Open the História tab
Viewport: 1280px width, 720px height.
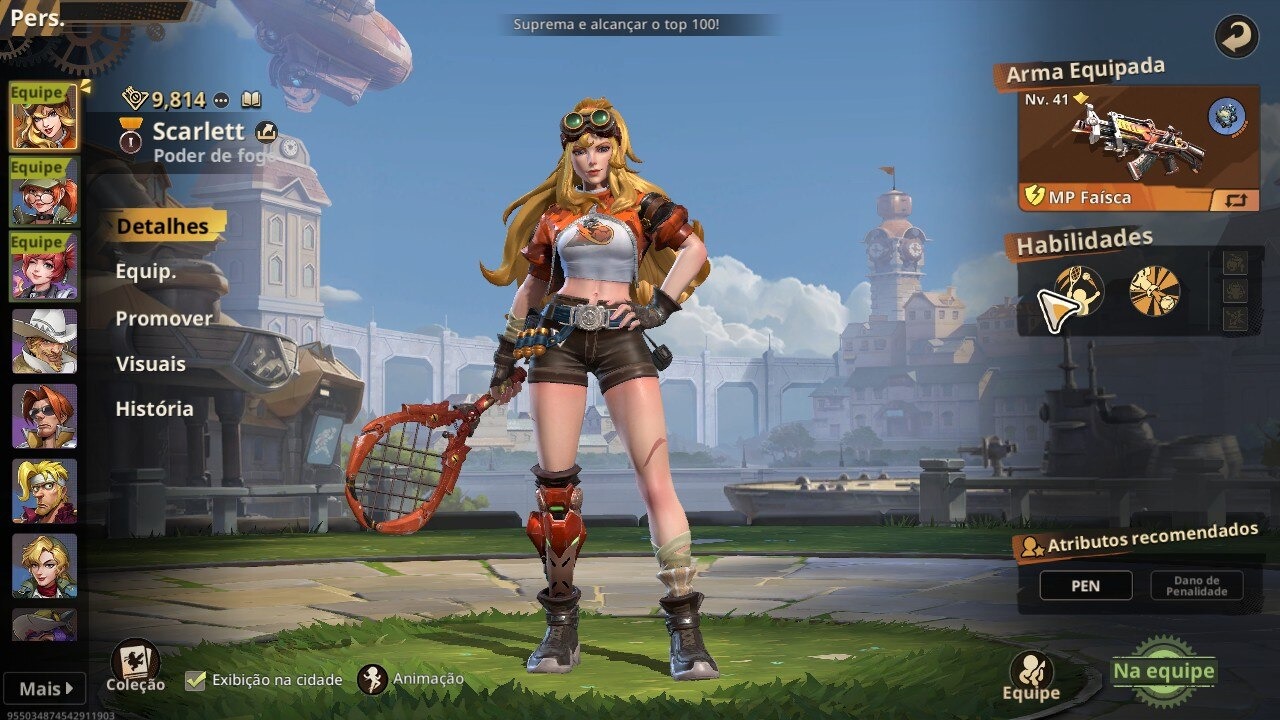click(x=155, y=408)
